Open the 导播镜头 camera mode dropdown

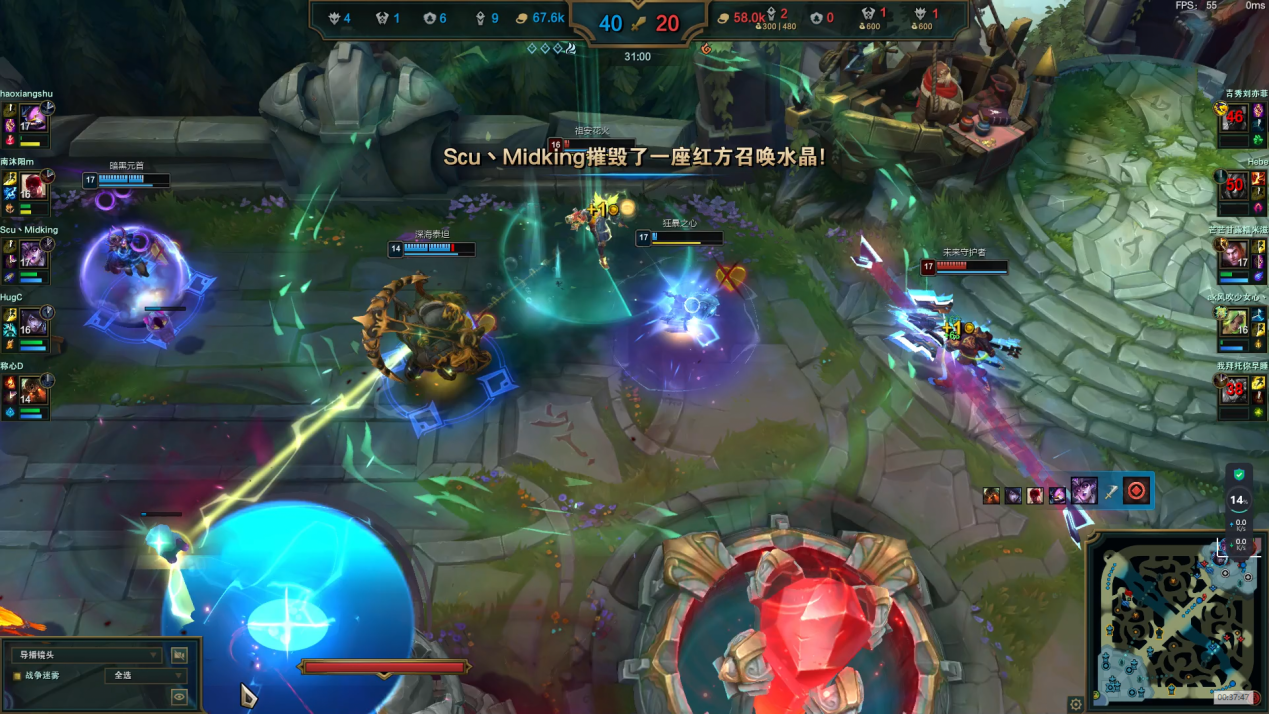(85, 655)
